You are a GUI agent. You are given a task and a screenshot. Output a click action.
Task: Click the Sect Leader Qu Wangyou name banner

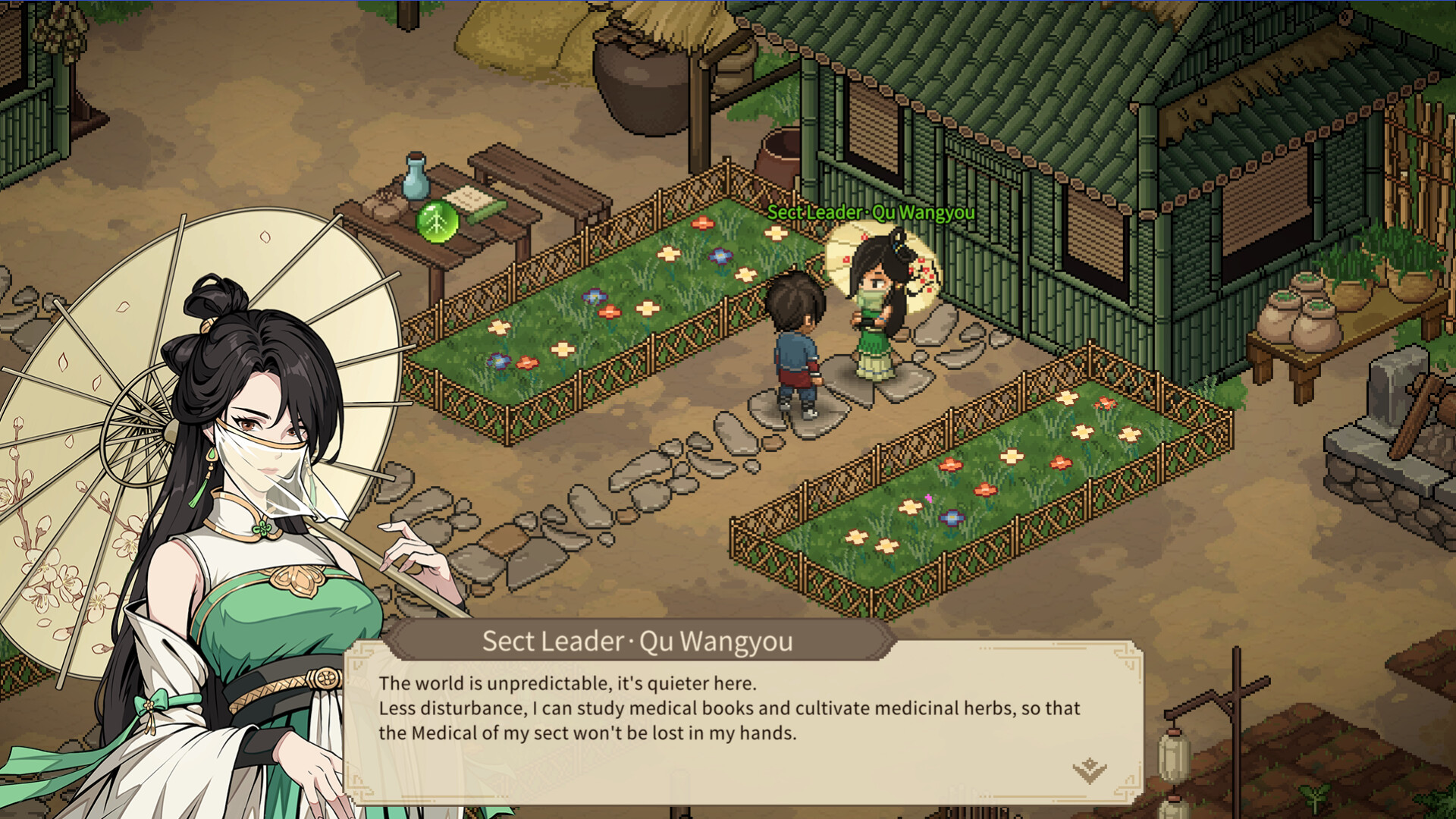point(635,641)
